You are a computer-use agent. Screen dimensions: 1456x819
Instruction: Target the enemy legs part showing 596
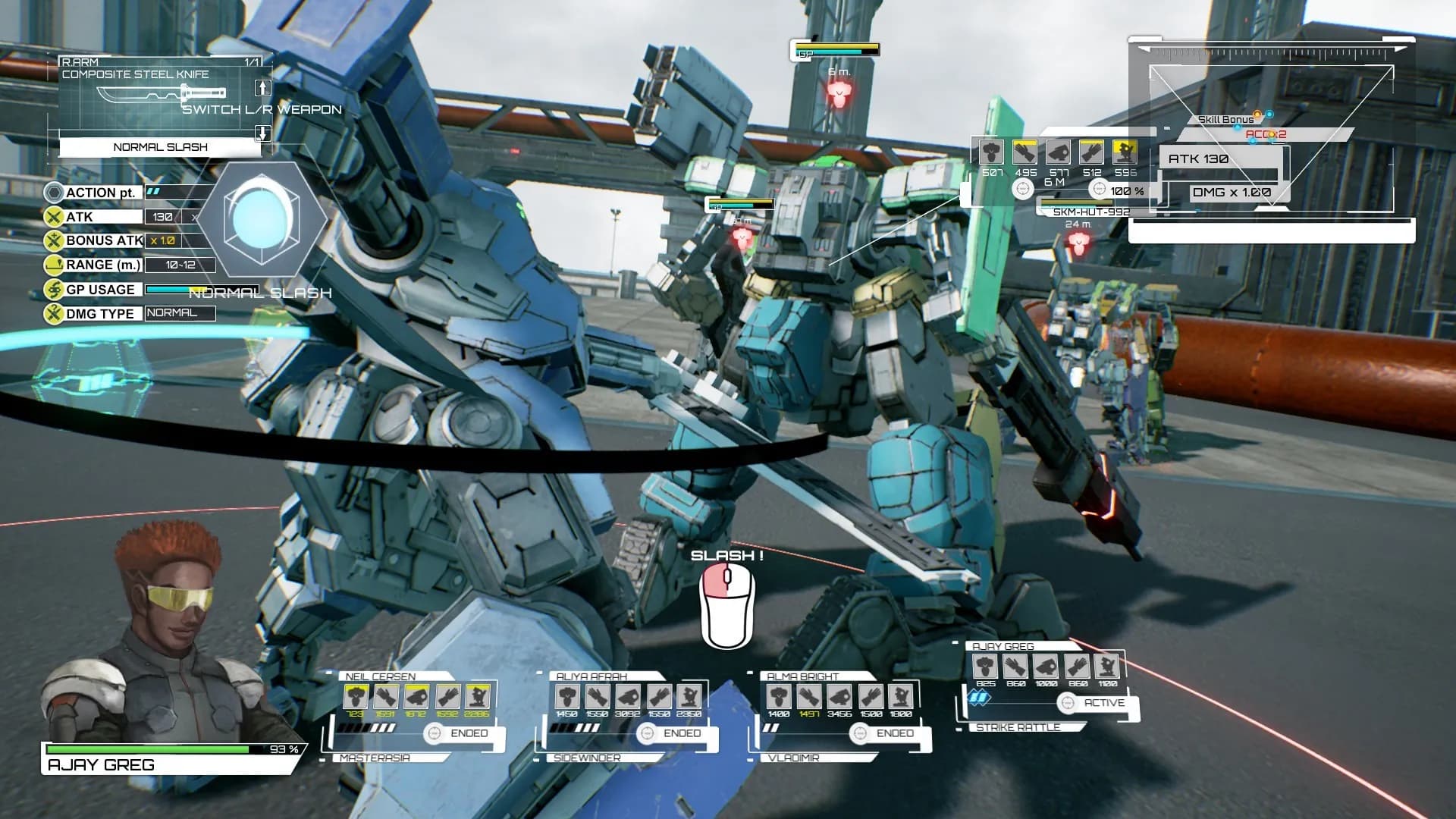pyautogui.click(x=1125, y=152)
